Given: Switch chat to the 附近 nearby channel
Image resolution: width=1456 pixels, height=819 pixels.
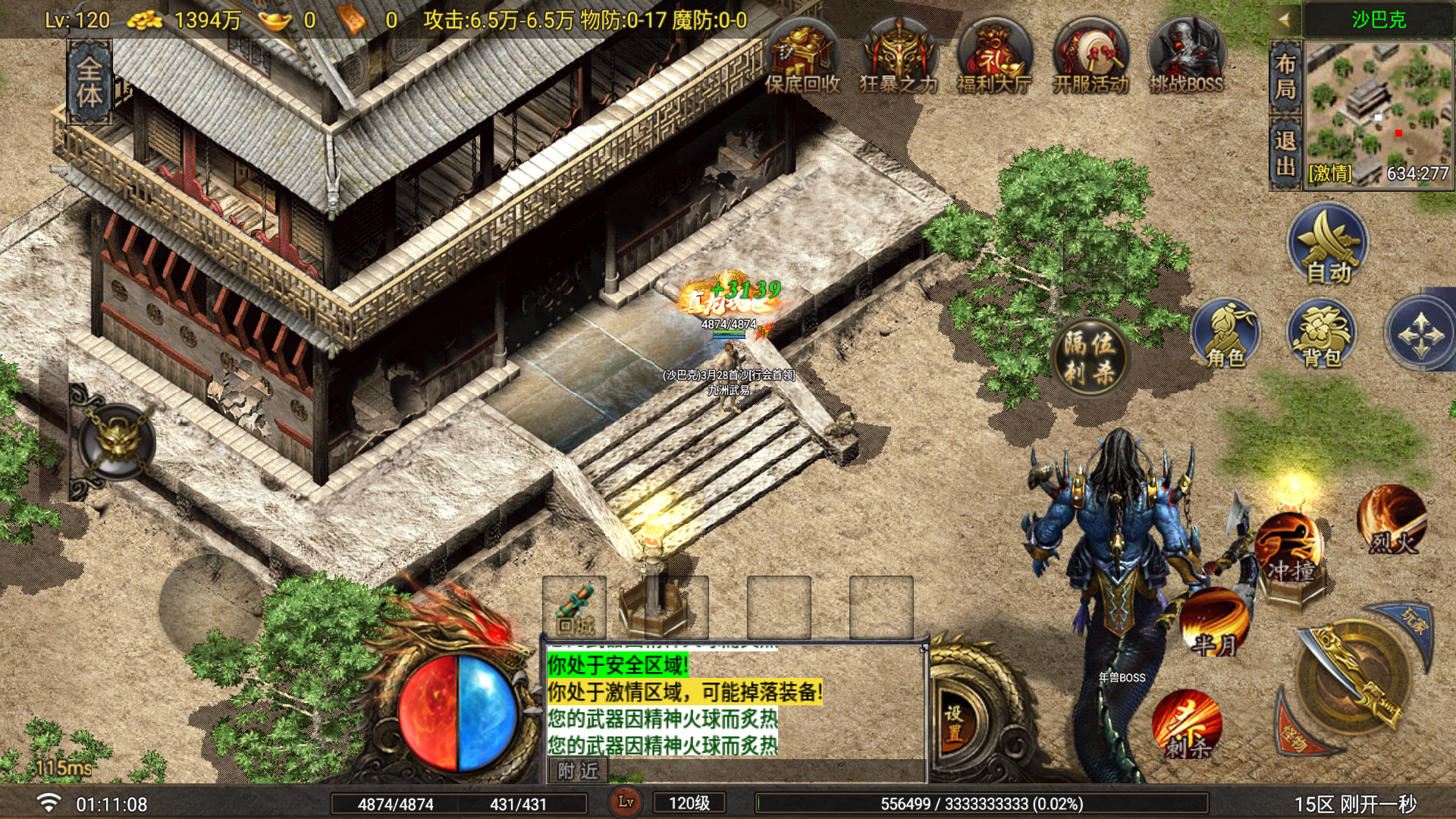Looking at the screenshot, I should pyautogui.click(x=578, y=771).
